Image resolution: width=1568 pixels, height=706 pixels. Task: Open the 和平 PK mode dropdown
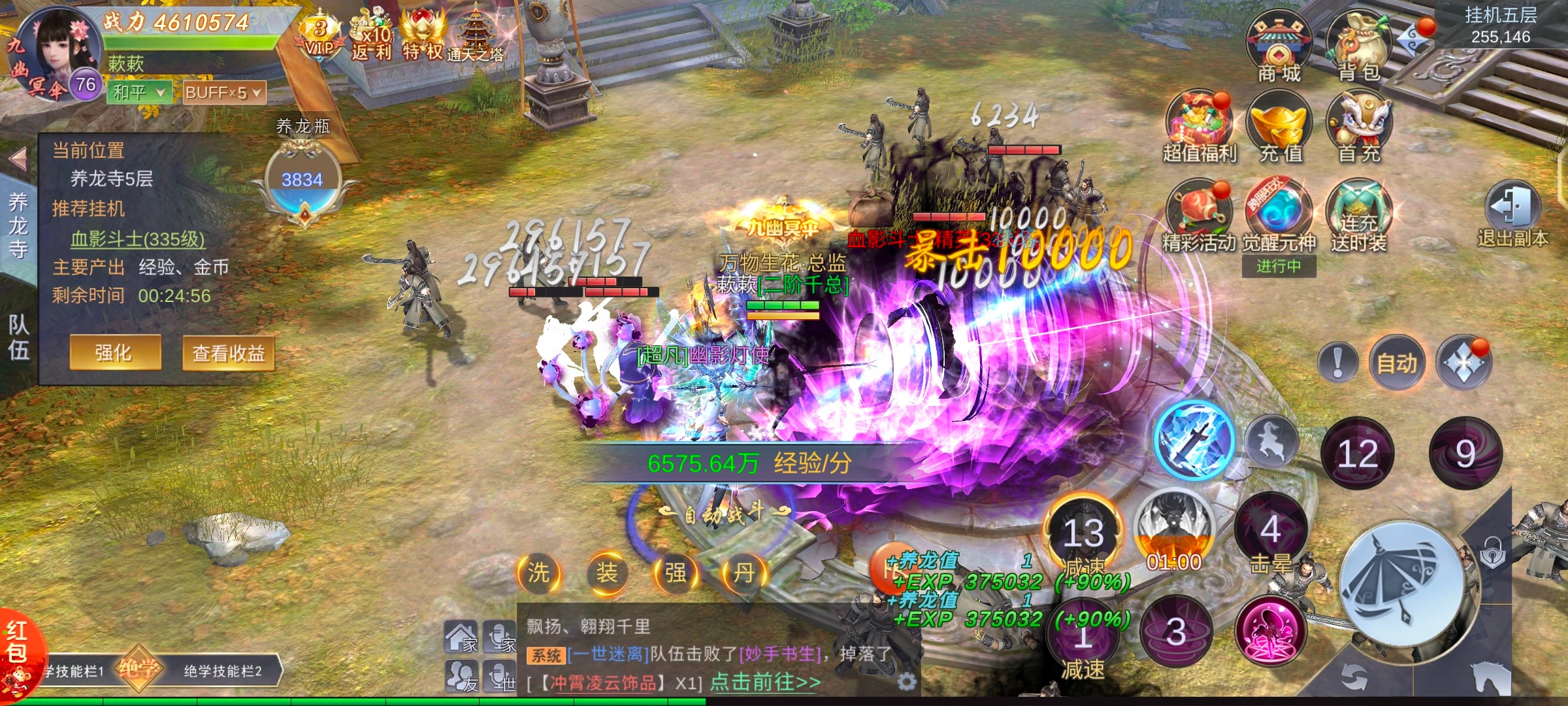(139, 93)
